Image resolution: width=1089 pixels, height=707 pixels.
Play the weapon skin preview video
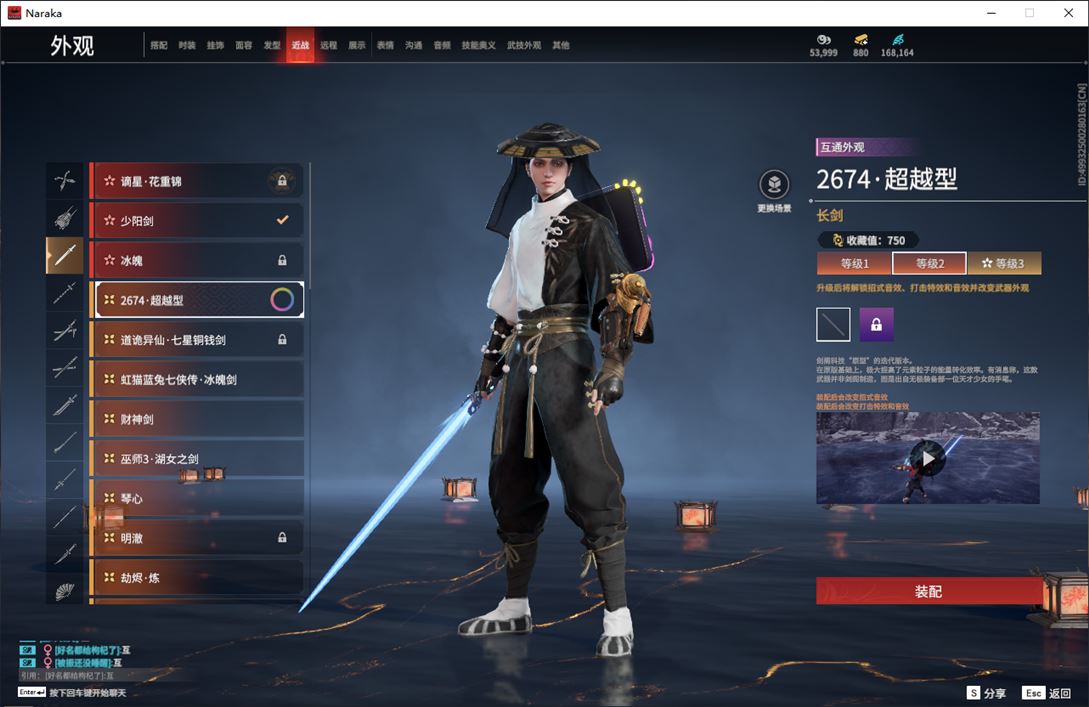click(x=928, y=458)
